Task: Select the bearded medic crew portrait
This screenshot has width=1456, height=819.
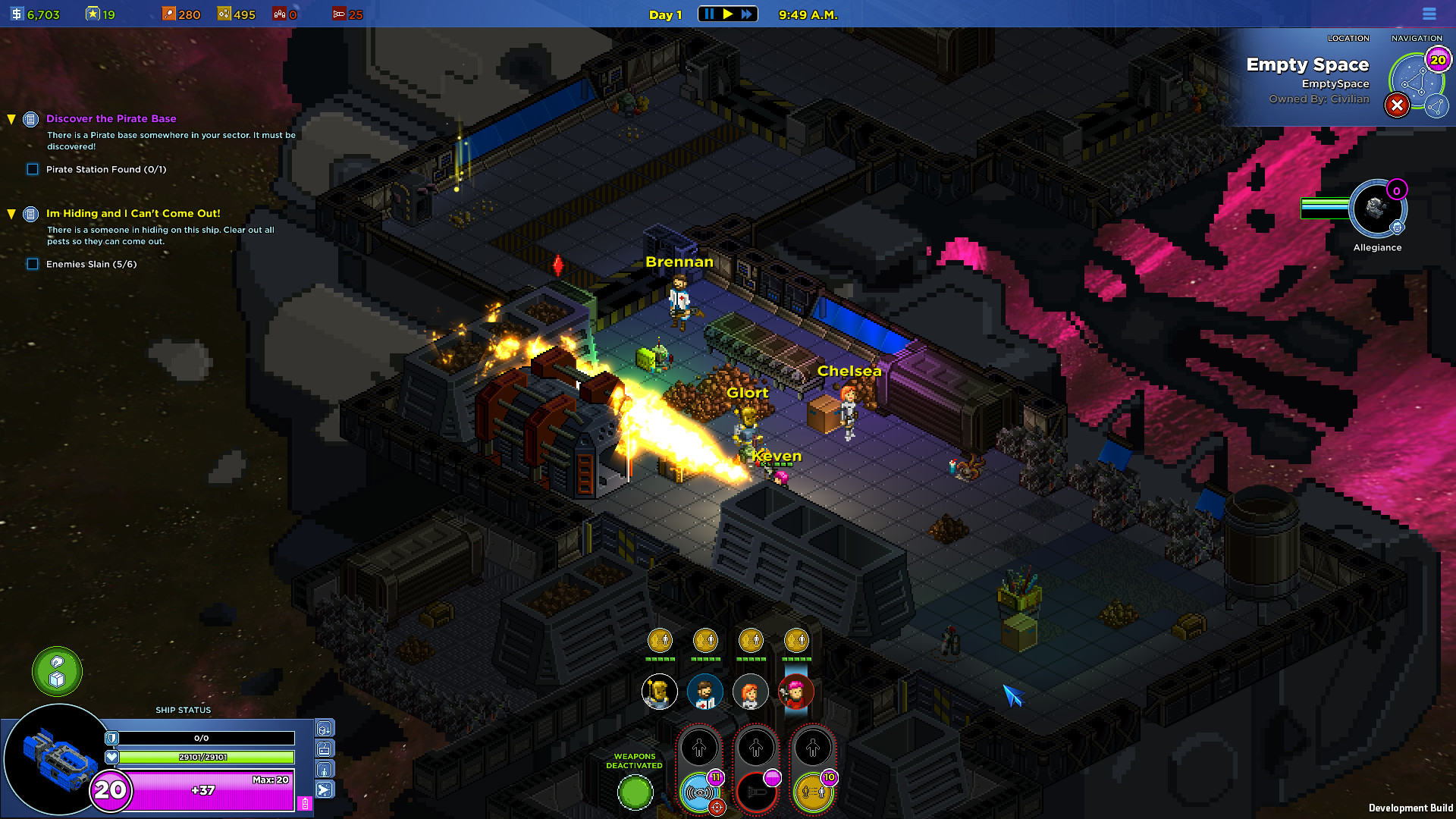Action: tap(704, 692)
